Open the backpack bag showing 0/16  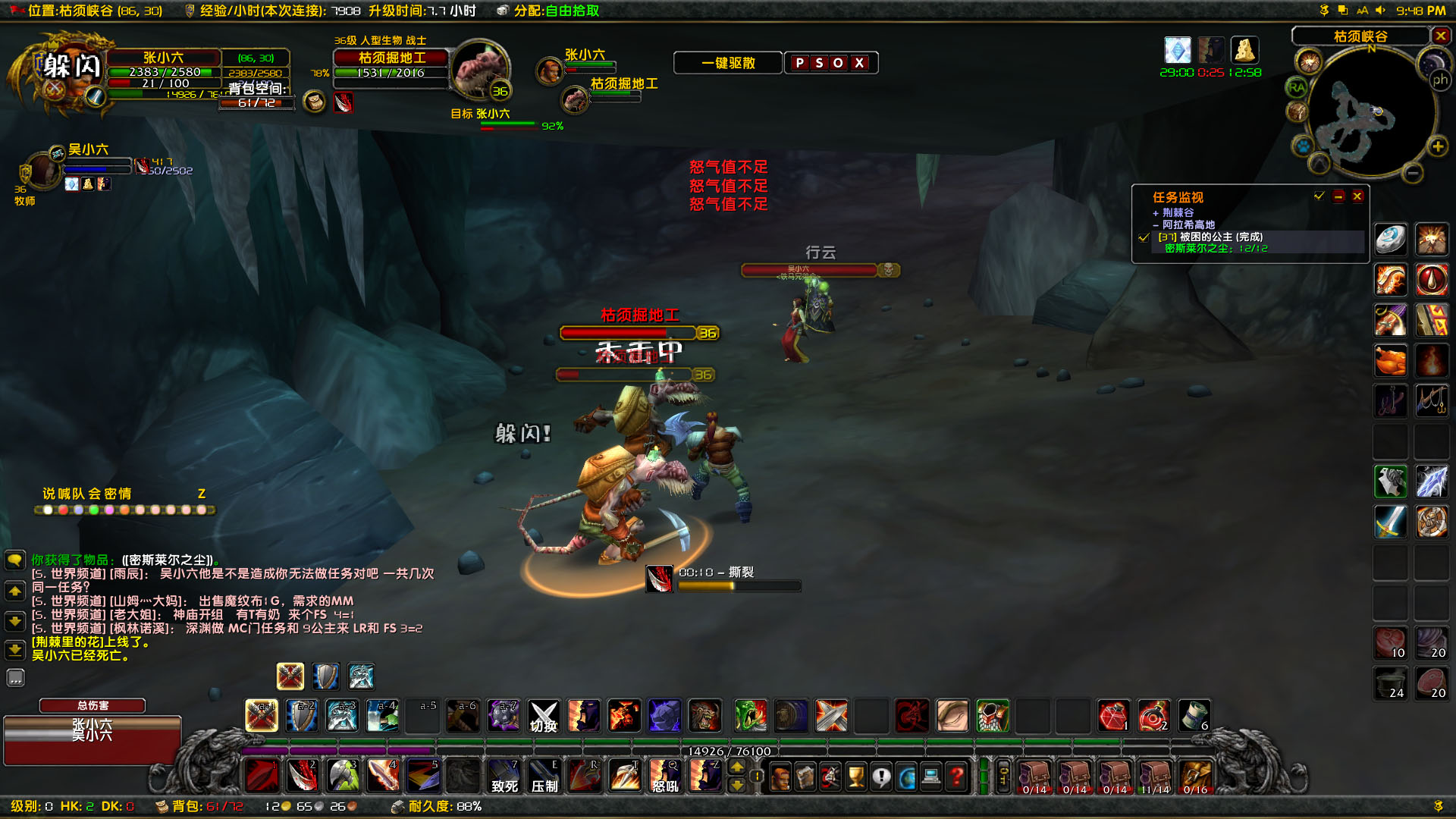1197,776
